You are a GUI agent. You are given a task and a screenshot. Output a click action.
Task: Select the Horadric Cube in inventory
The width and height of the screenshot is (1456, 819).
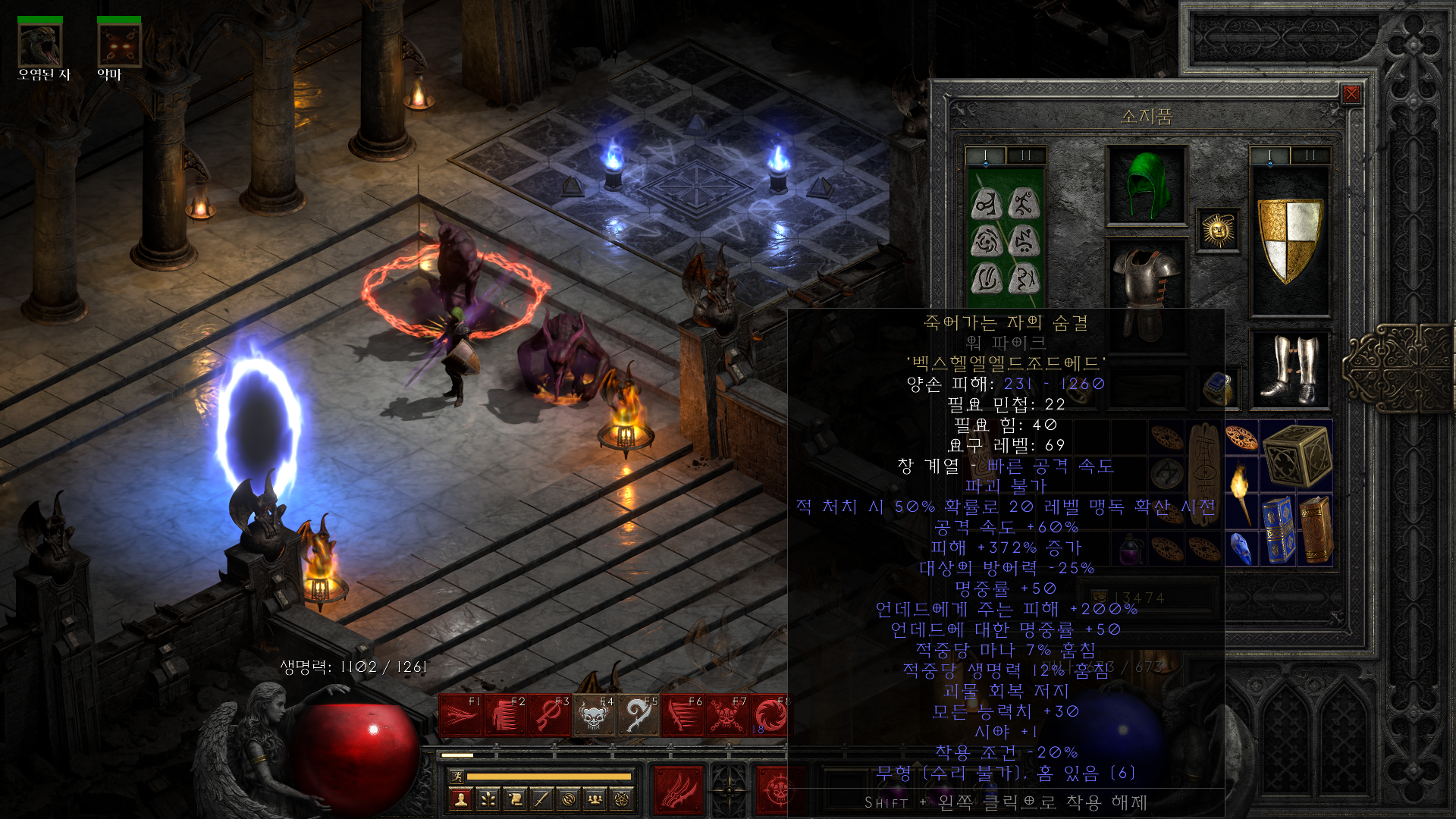(x=1297, y=455)
